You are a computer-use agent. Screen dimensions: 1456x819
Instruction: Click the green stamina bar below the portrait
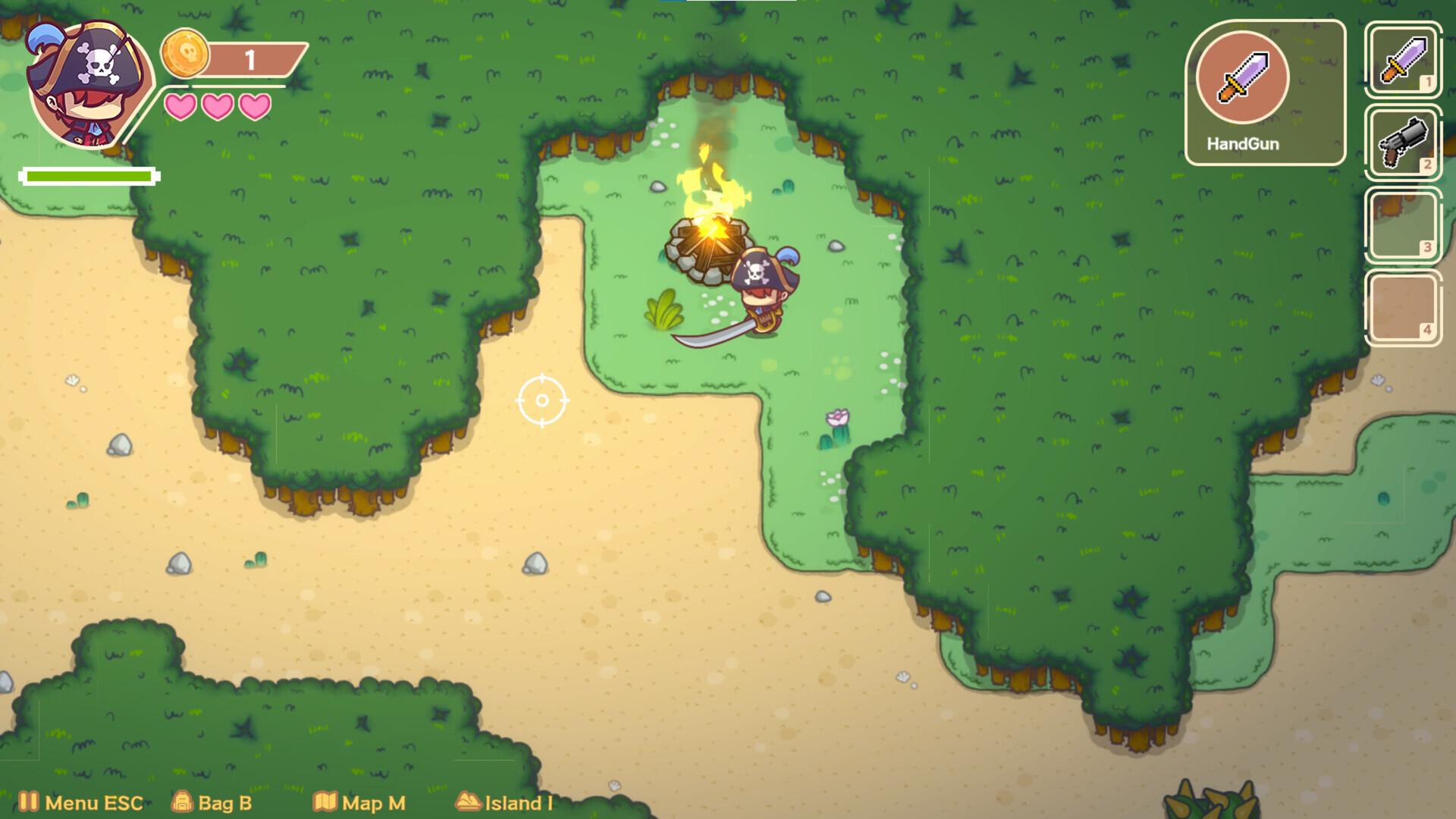pos(89,177)
